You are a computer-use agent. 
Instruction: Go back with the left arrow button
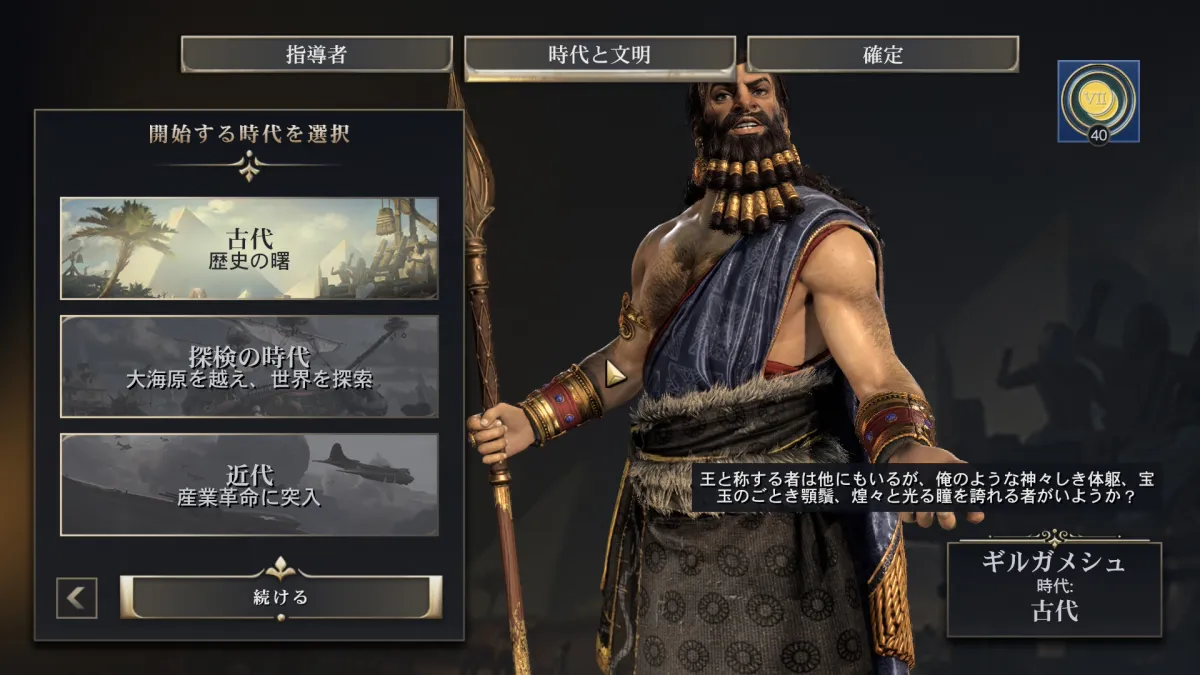[77, 598]
